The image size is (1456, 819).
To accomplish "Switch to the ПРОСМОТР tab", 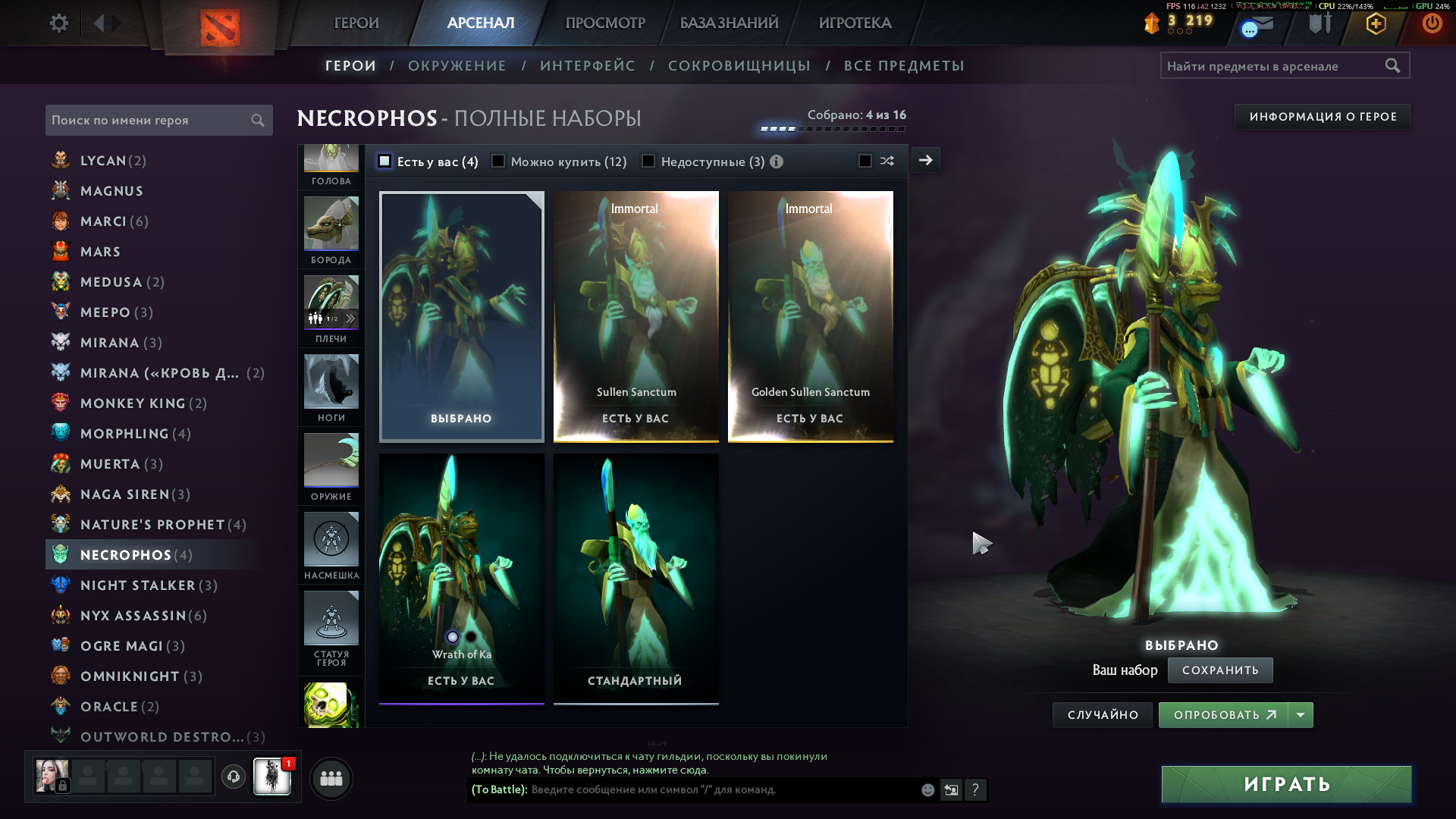I will (605, 24).
